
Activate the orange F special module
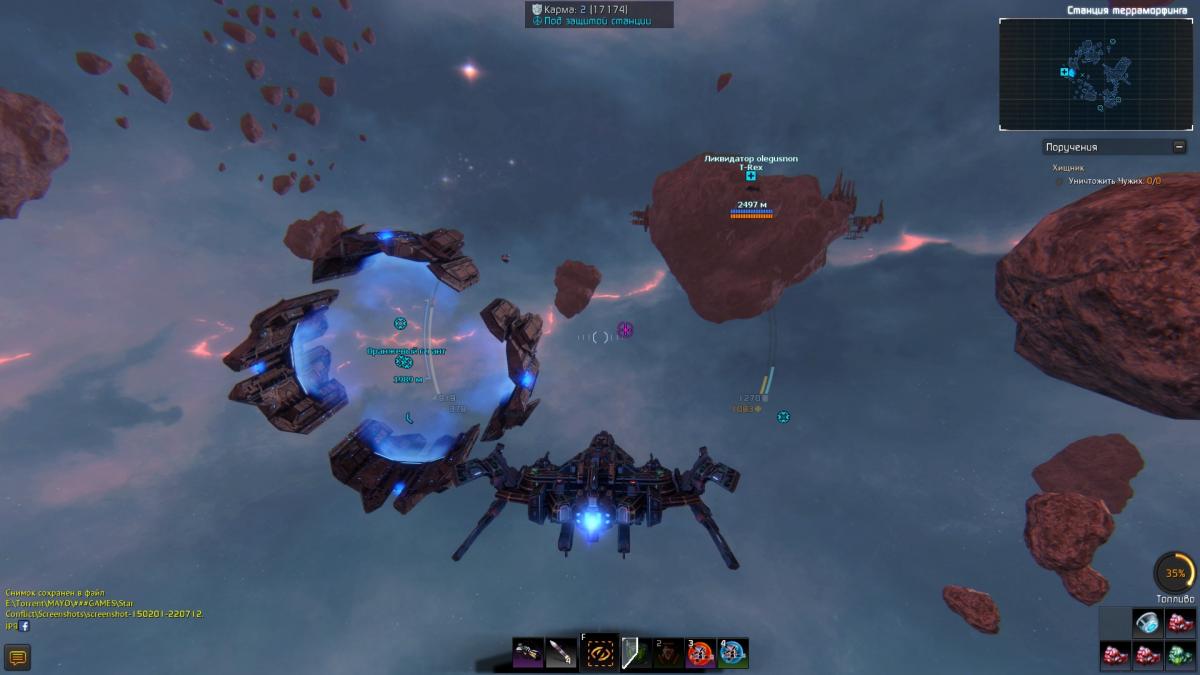pos(600,653)
